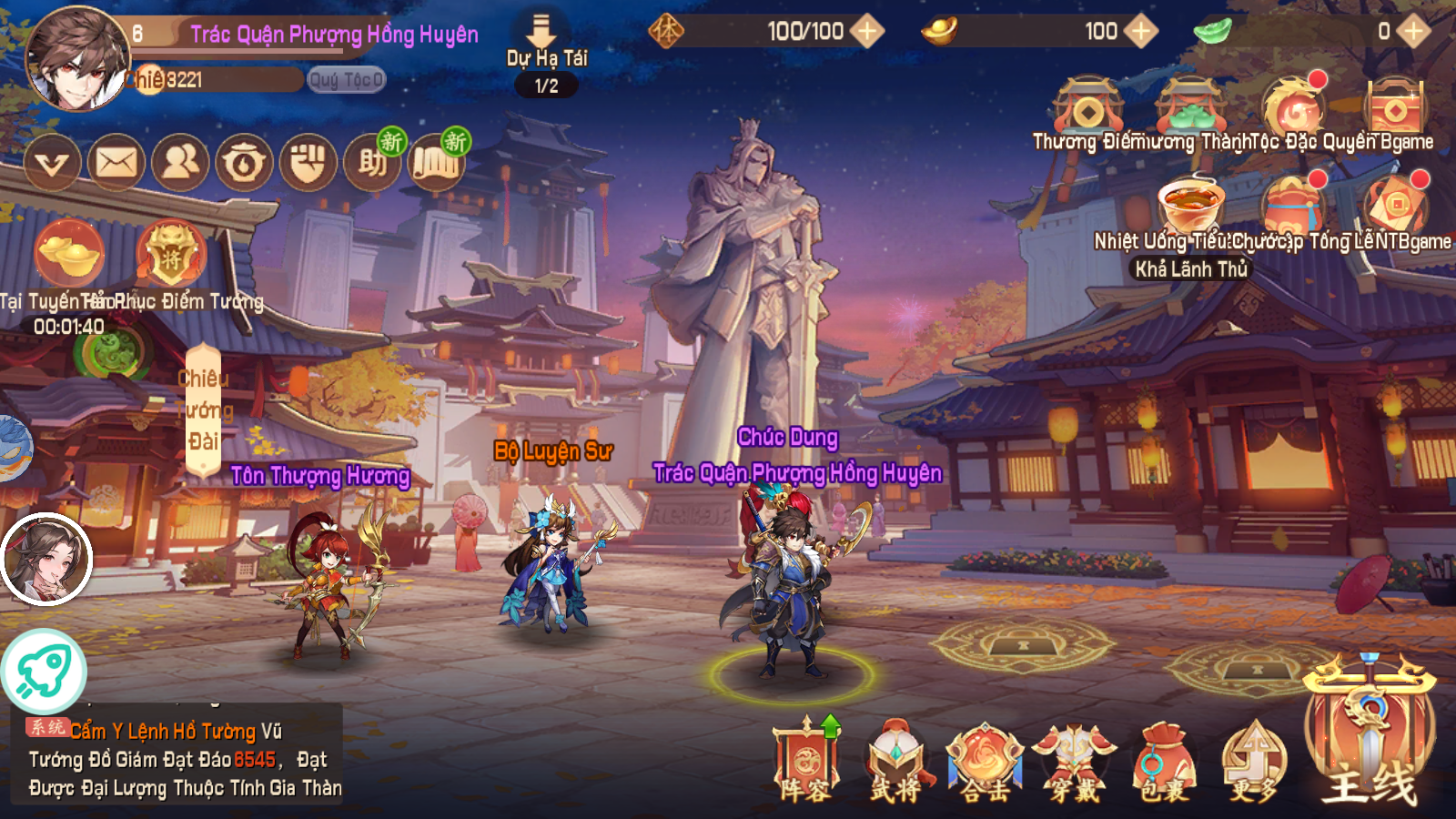Enter the 主线 main story
1456x819 pixels.
pos(1370,737)
